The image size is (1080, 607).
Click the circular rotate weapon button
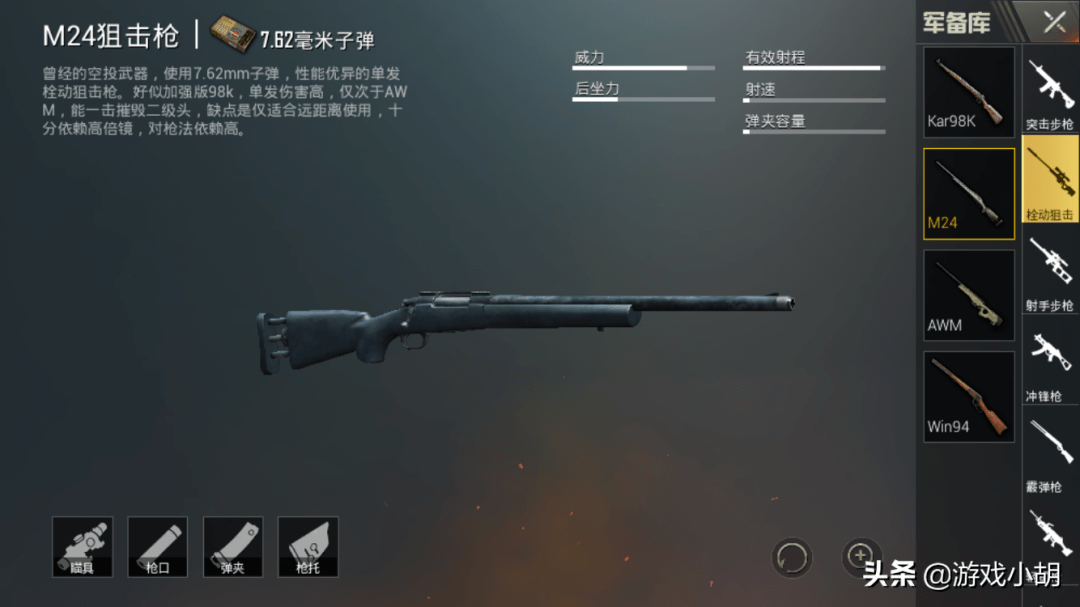click(791, 557)
